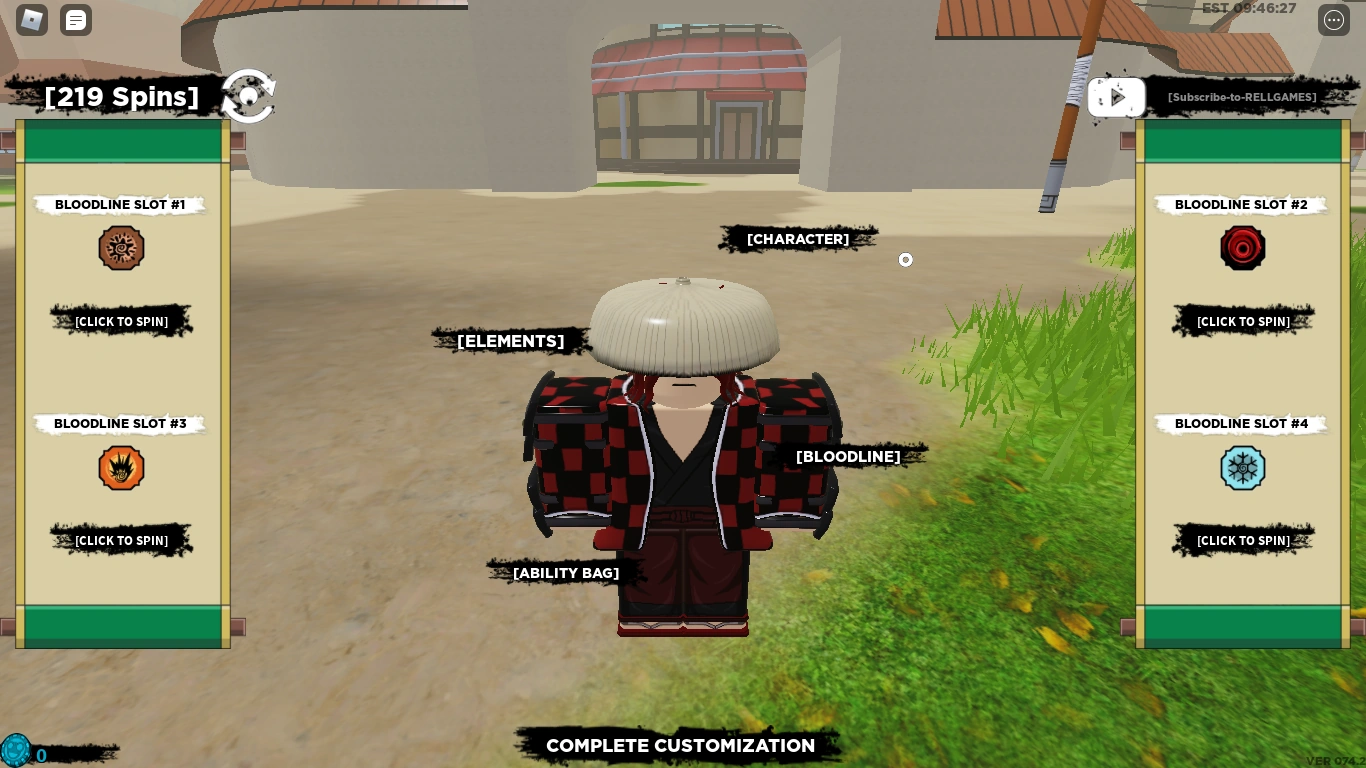This screenshot has height=768, width=1366.
Task: Click the blue spin coin icon
Action: pos(17,750)
